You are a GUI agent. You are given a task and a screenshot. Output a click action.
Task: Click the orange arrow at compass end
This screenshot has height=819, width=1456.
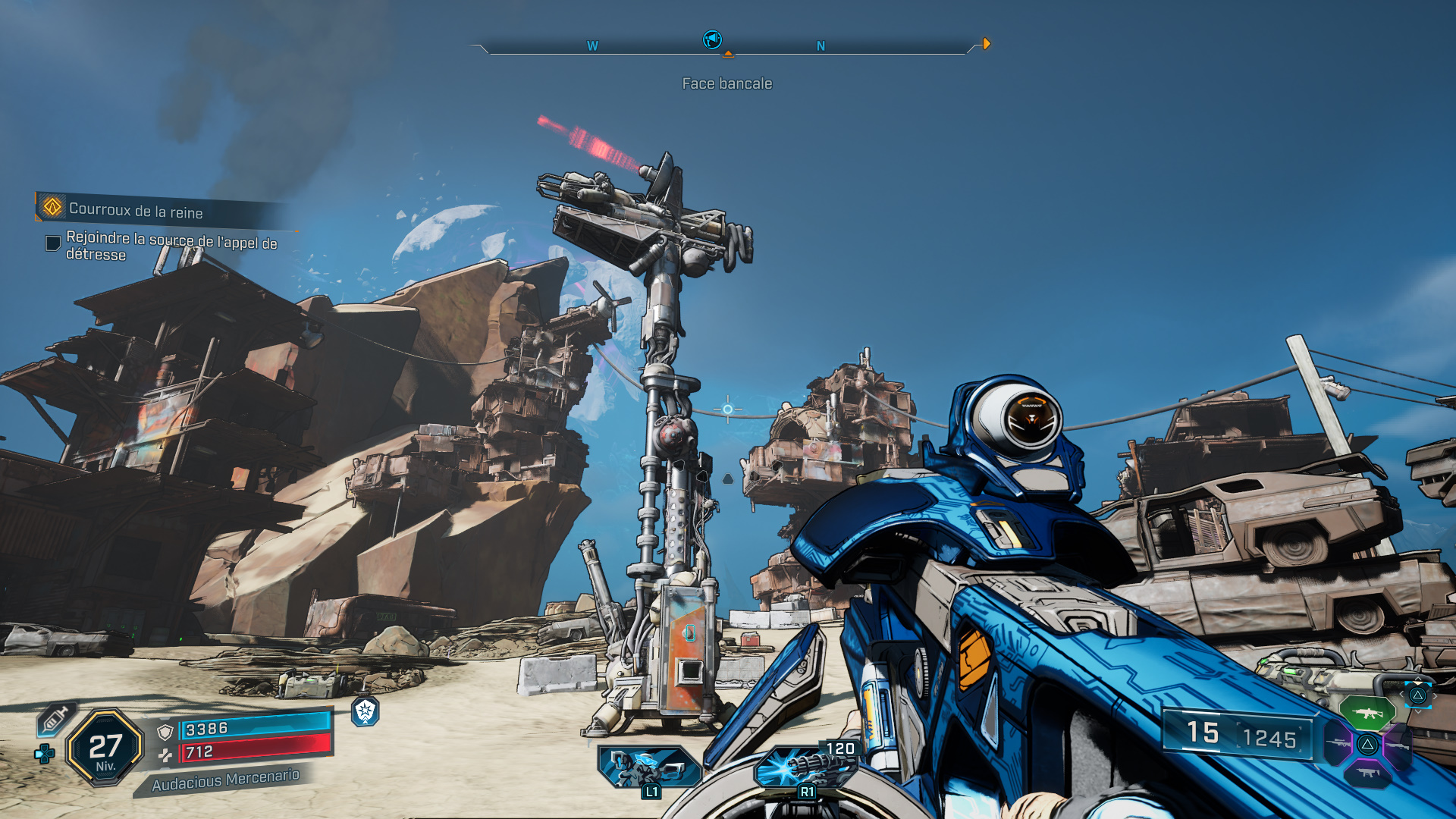coord(986,44)
